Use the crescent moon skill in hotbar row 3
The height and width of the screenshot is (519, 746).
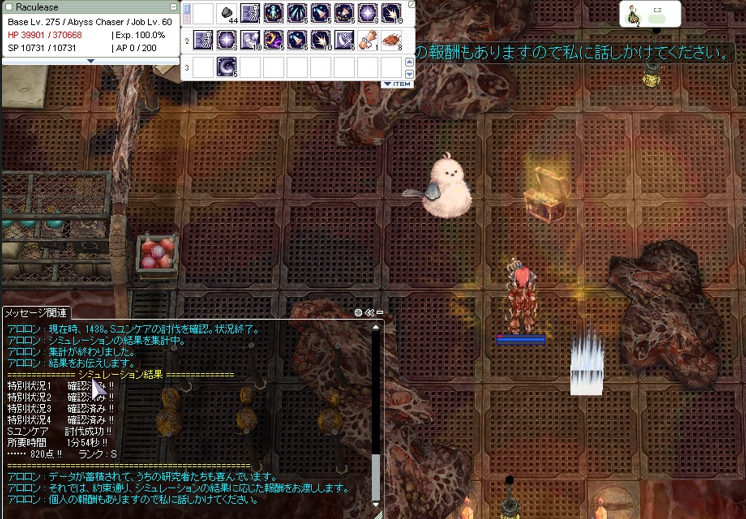pos(227,67)
